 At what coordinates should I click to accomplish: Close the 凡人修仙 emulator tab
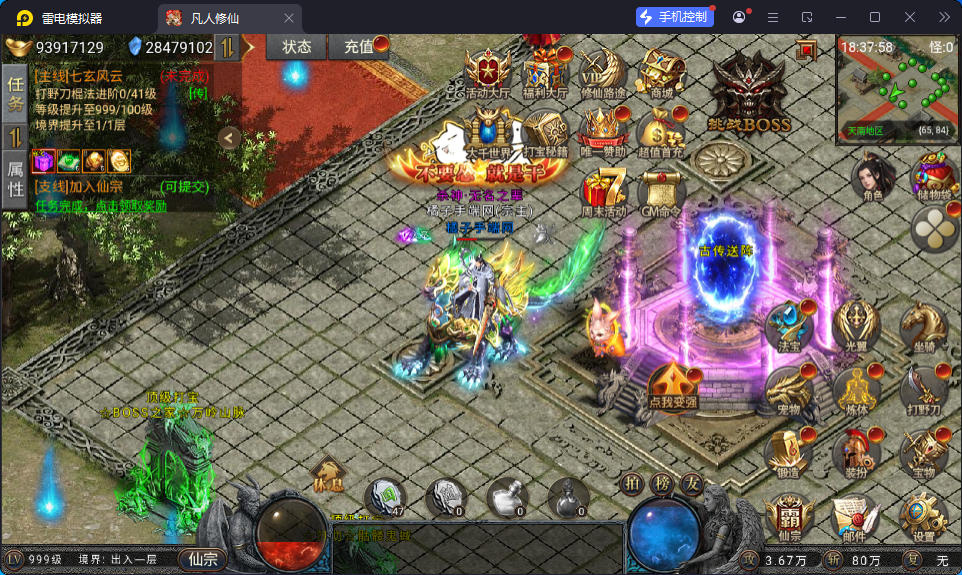(289, 17)
